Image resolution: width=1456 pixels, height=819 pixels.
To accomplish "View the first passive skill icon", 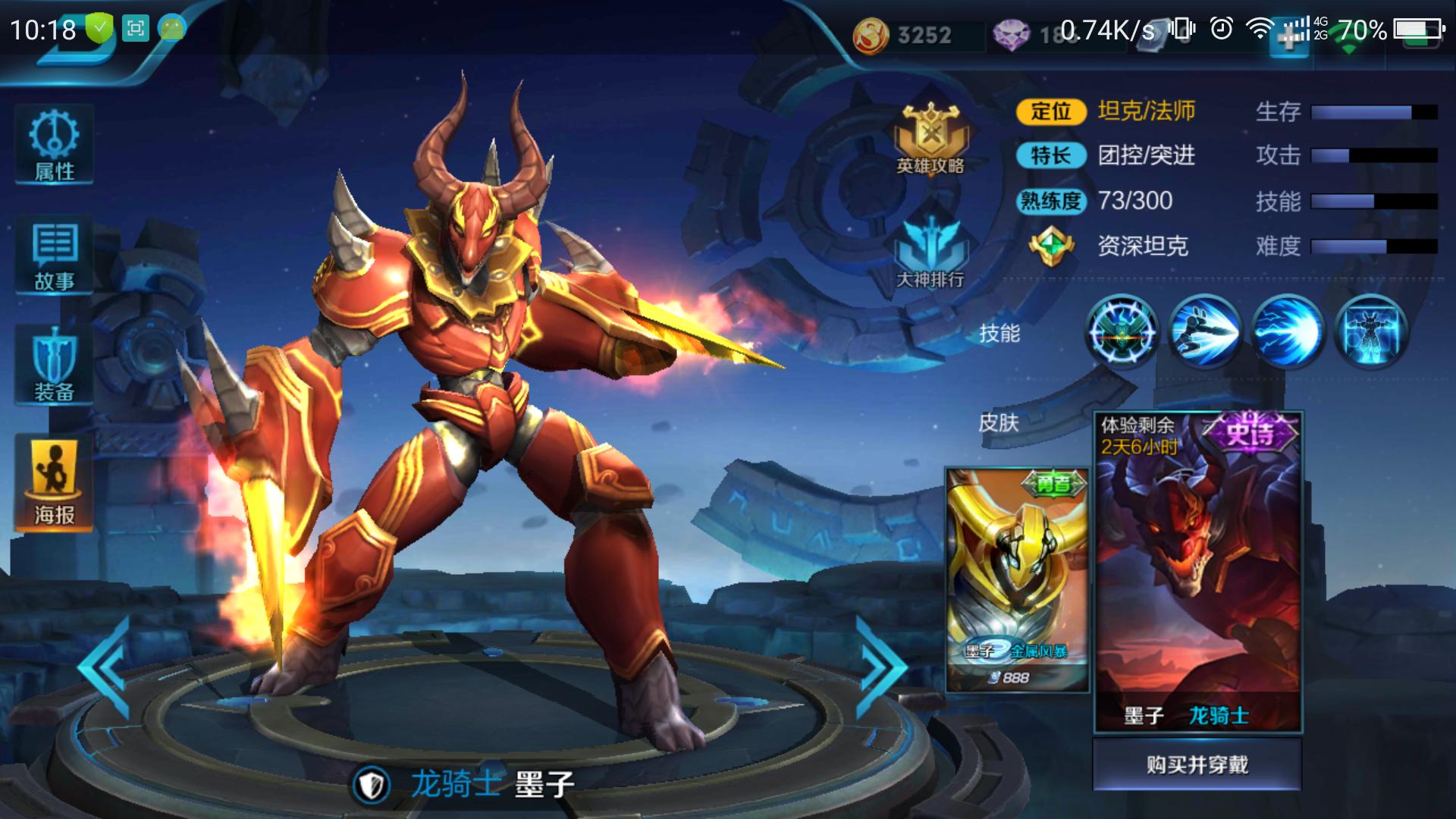I will coord(1122,332).
